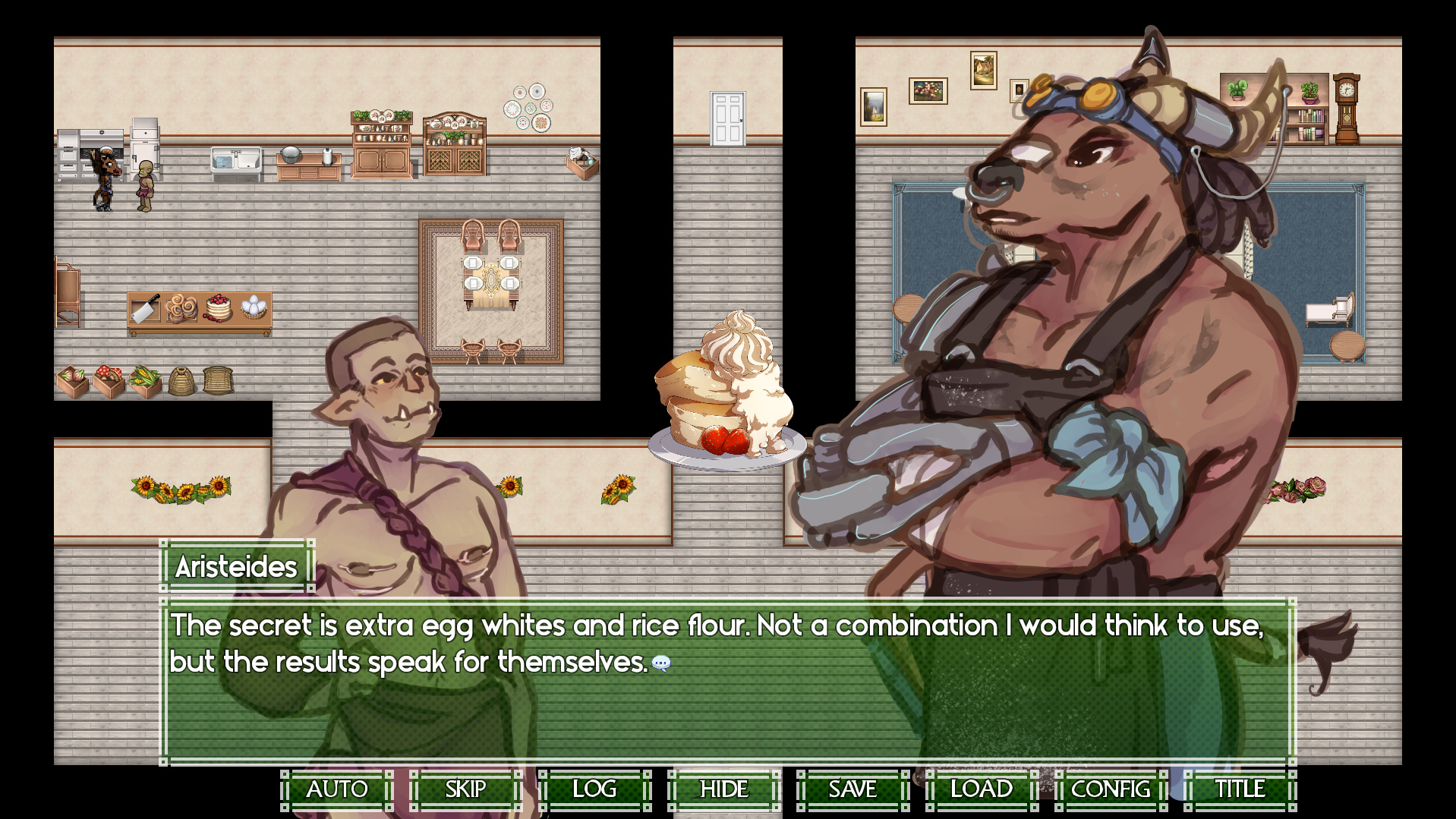Open the LOAD menu
Viewport: 1456px width, 819px height.
pyautogui.click(x=982, y=789)
